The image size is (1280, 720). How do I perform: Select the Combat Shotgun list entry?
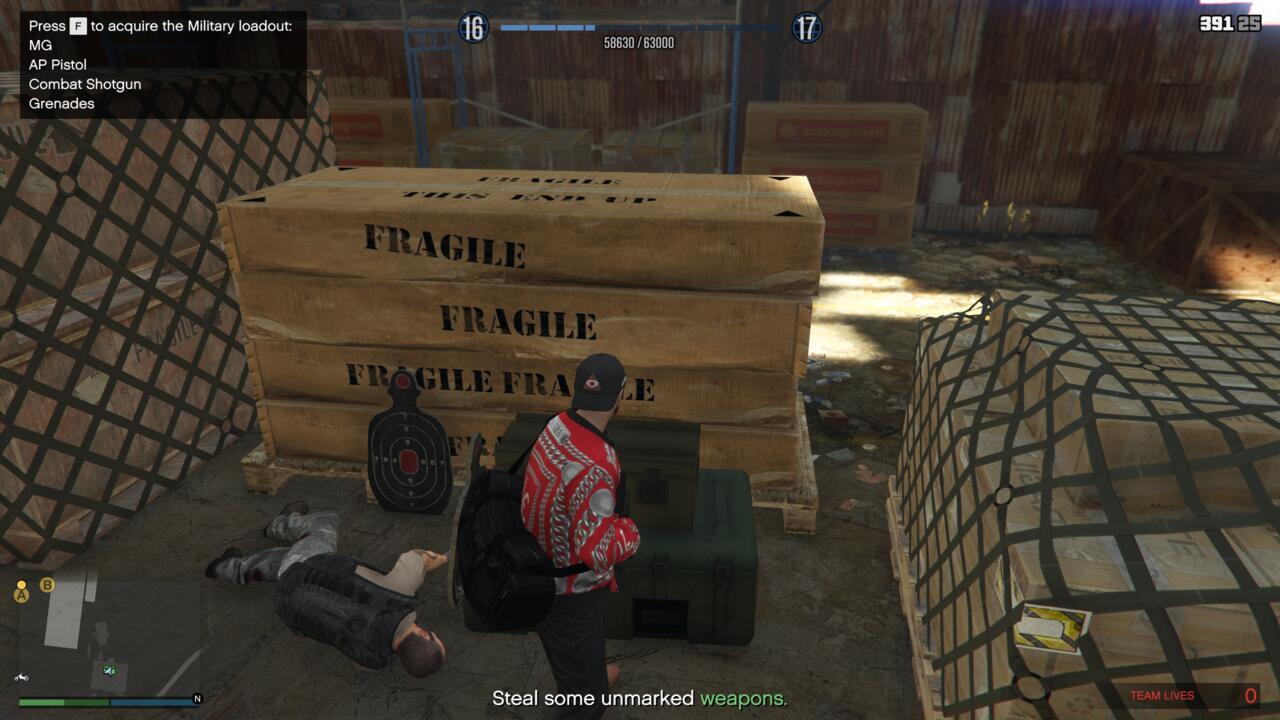(85, 84)
